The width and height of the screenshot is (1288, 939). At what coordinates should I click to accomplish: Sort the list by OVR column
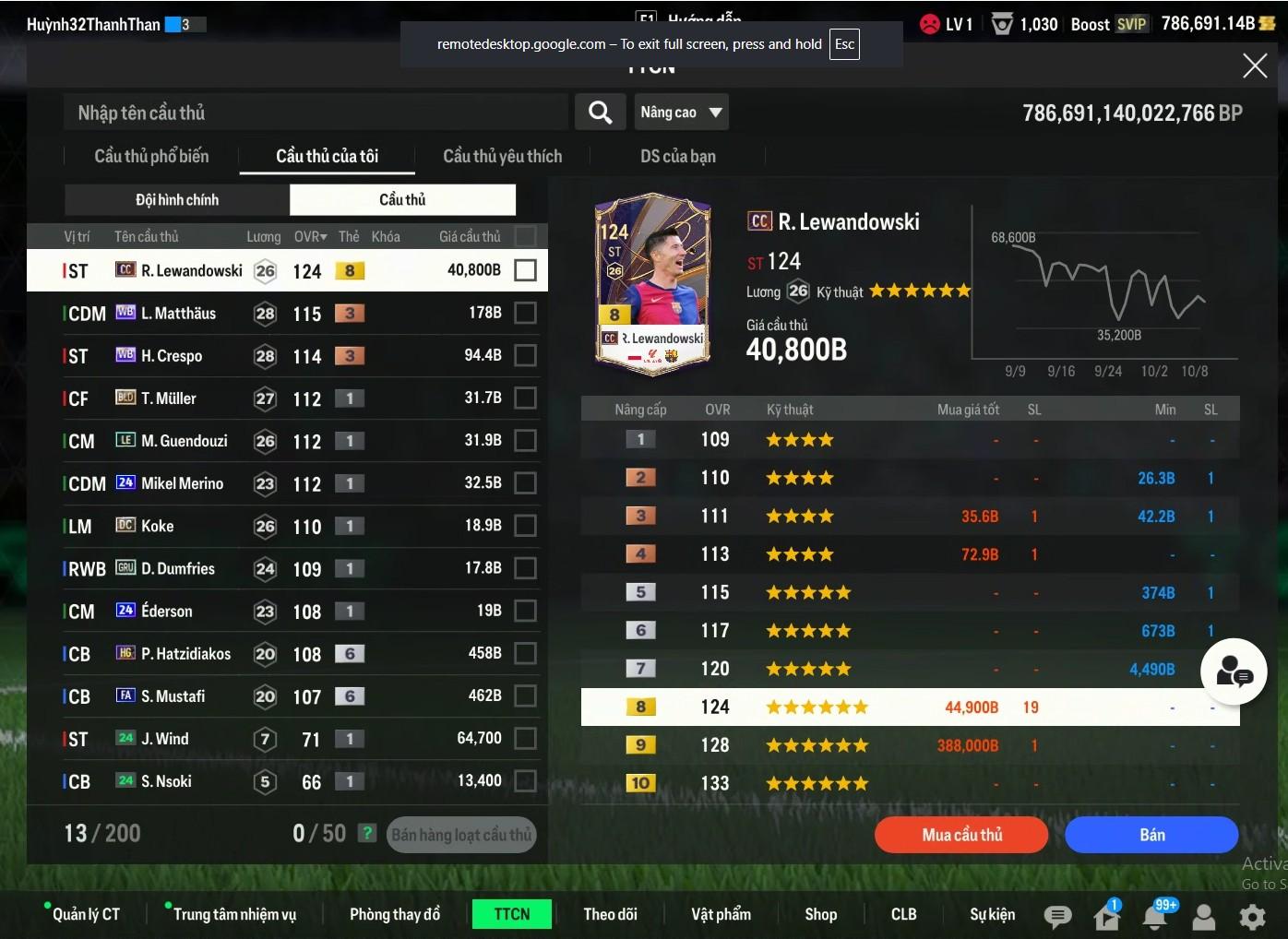[x=310, y=237]
